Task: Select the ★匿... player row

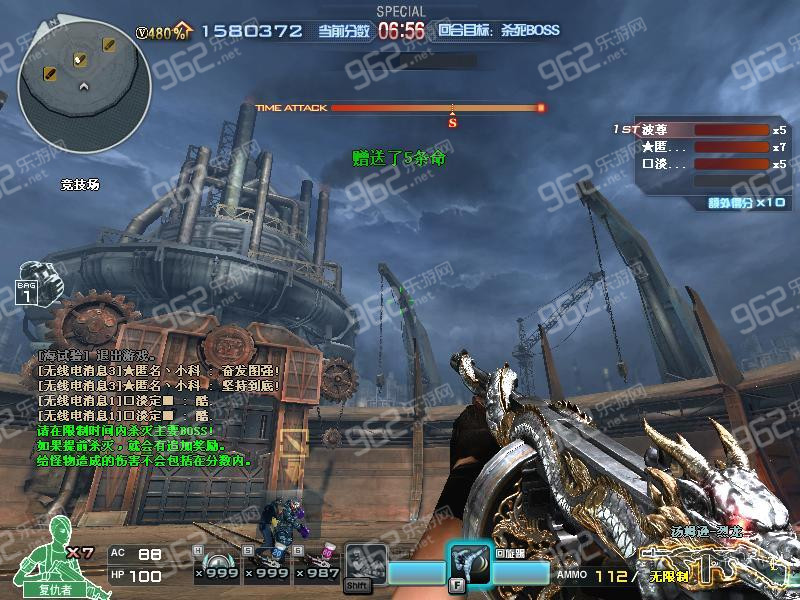Action: (702, 147)
